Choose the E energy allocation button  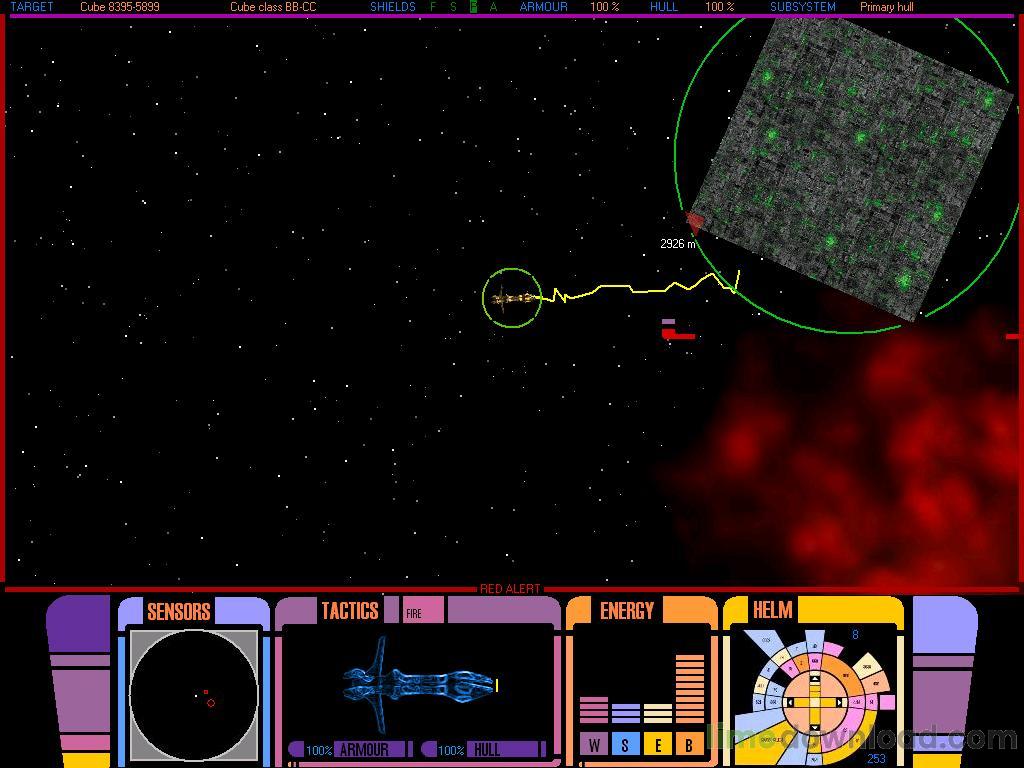[658, 744]
